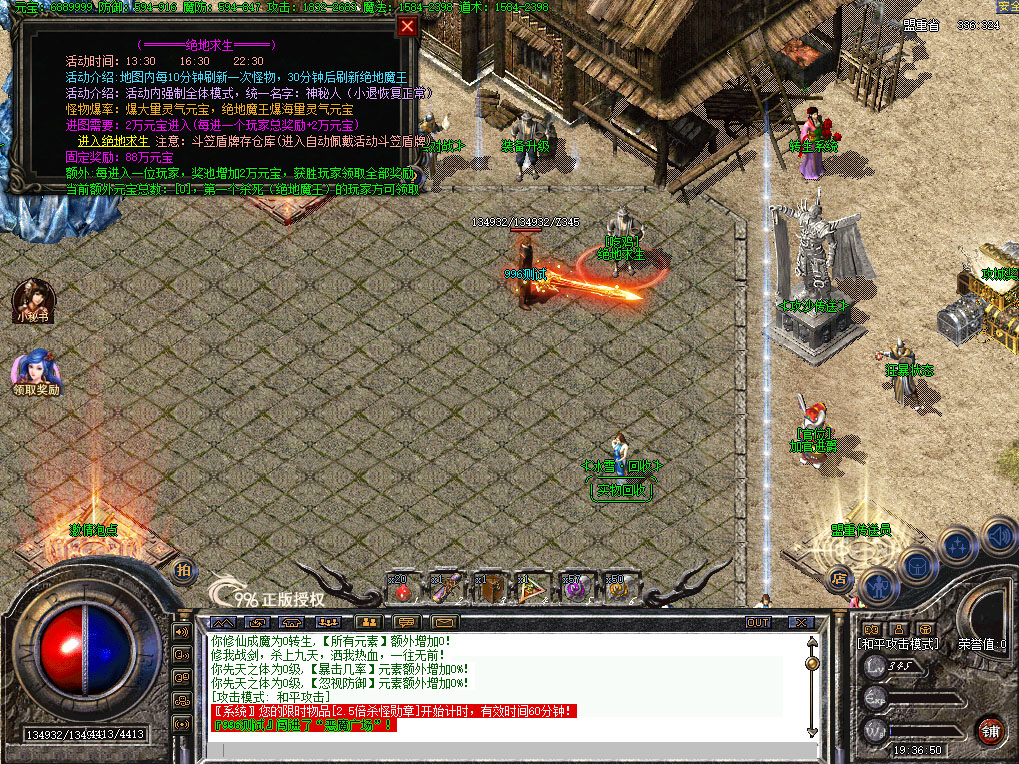
Task: Use the purple ring hotbar item
Action: pos(574,590)
